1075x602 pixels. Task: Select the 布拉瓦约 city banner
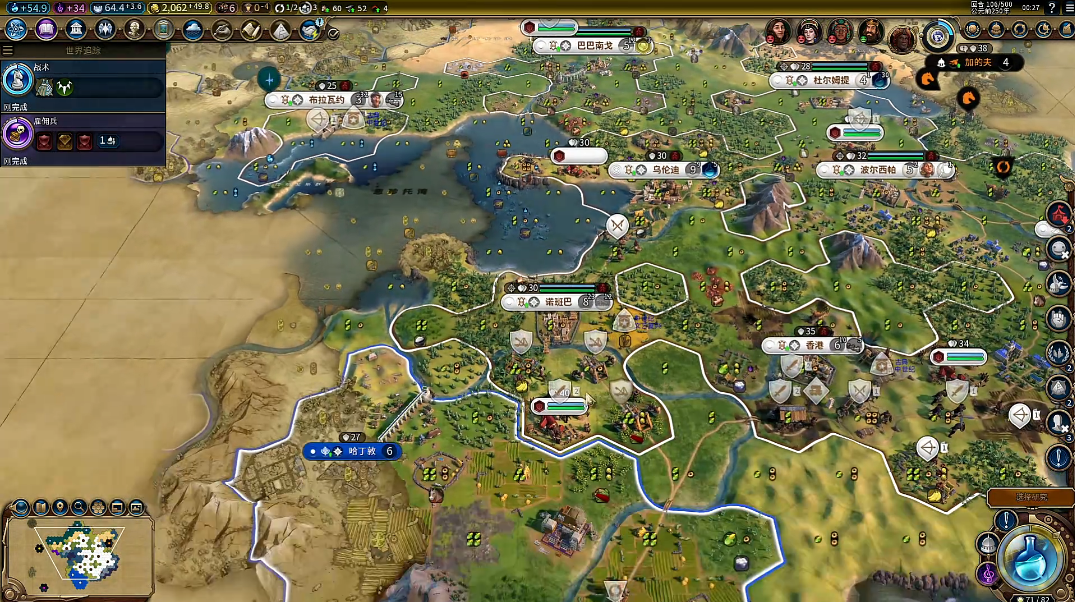coord(327,100)
